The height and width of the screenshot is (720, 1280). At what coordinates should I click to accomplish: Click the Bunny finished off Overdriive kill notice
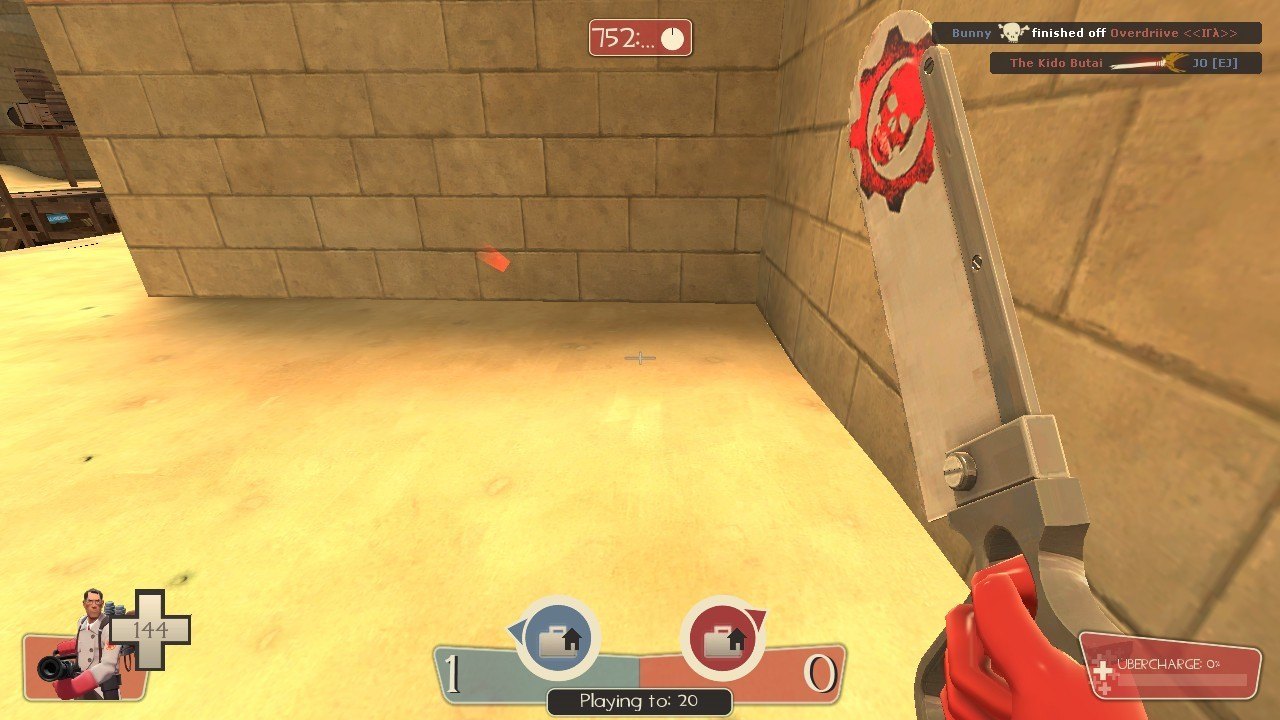pyautogui.click(x=1096, y=33)
